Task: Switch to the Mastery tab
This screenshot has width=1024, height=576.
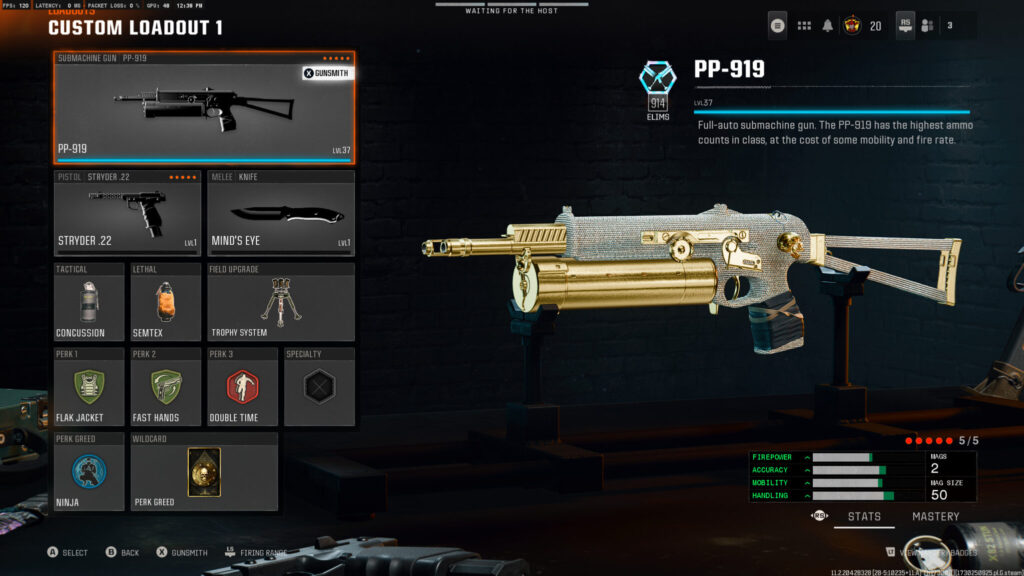Action: (x=935, y=517)
